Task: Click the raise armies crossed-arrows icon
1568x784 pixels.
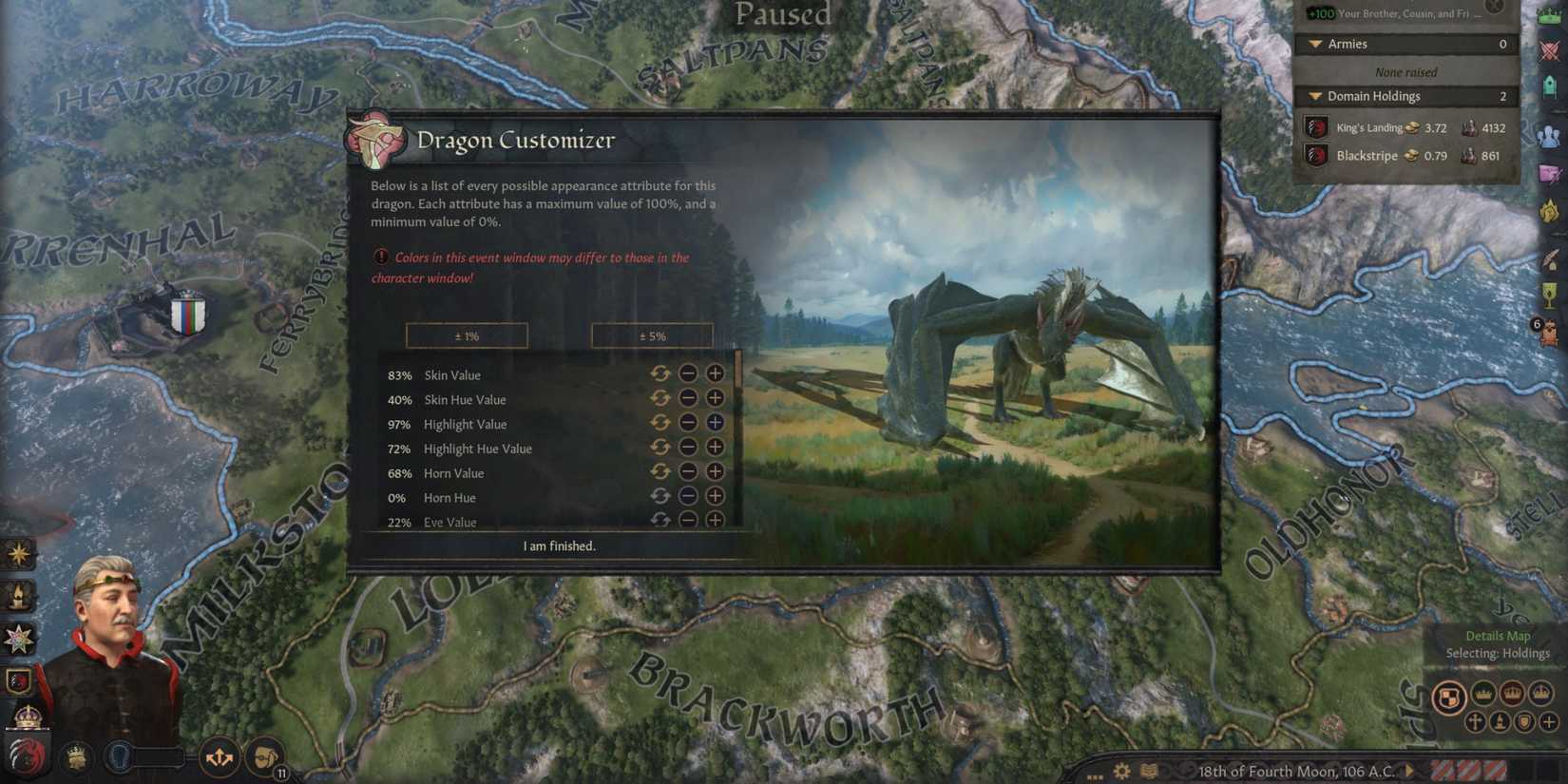Action: click(221, 756)
